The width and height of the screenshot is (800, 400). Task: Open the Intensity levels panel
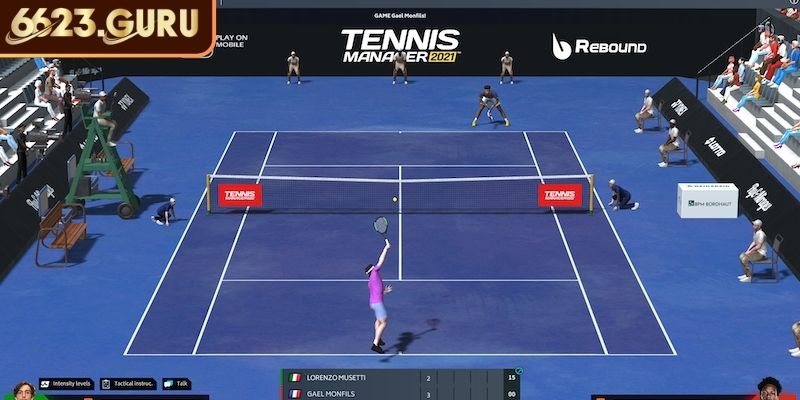tap(66, 383)
